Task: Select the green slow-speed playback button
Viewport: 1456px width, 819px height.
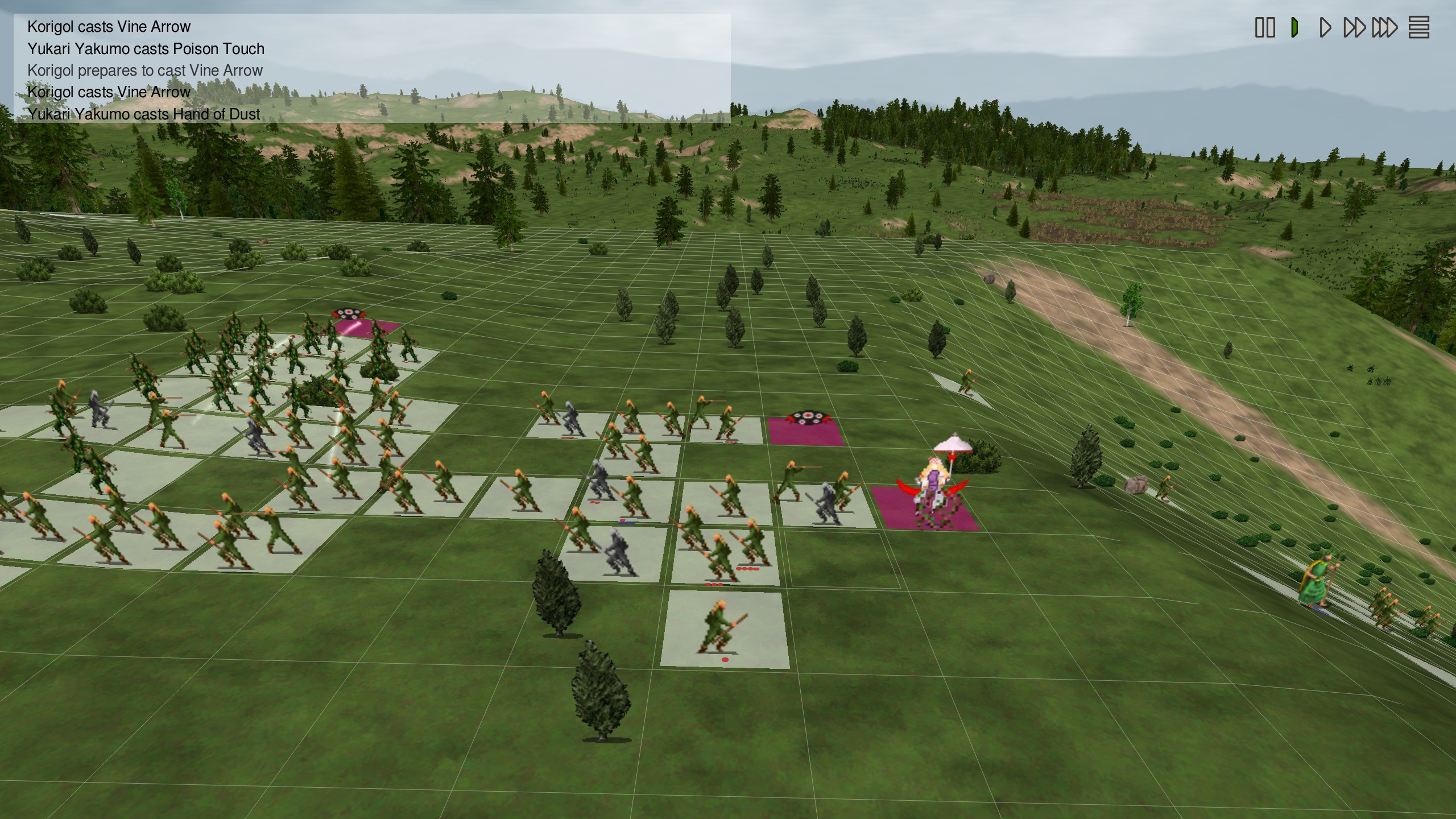Action: point(1295,27)
